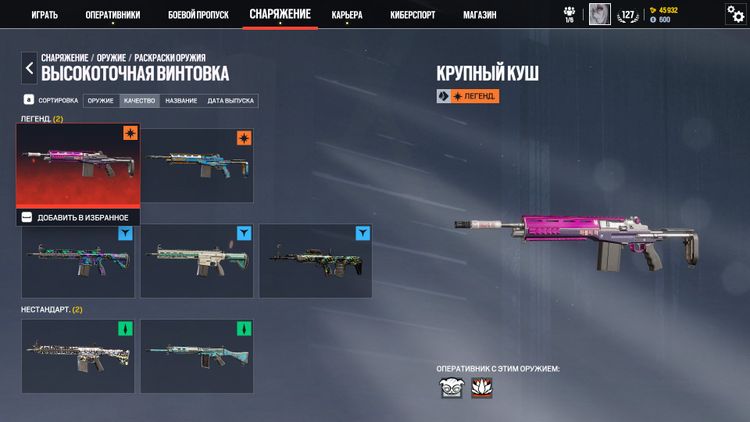Open the ИГРАТЬ tab
Viewport: 750px width, 422px height.
43,15
